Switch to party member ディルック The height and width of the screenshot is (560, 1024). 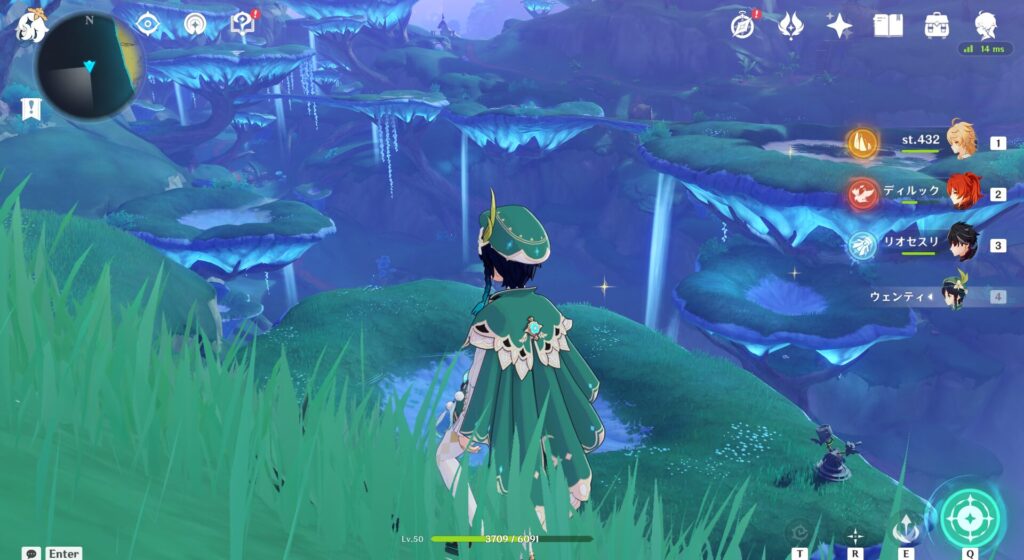(963, 192)
